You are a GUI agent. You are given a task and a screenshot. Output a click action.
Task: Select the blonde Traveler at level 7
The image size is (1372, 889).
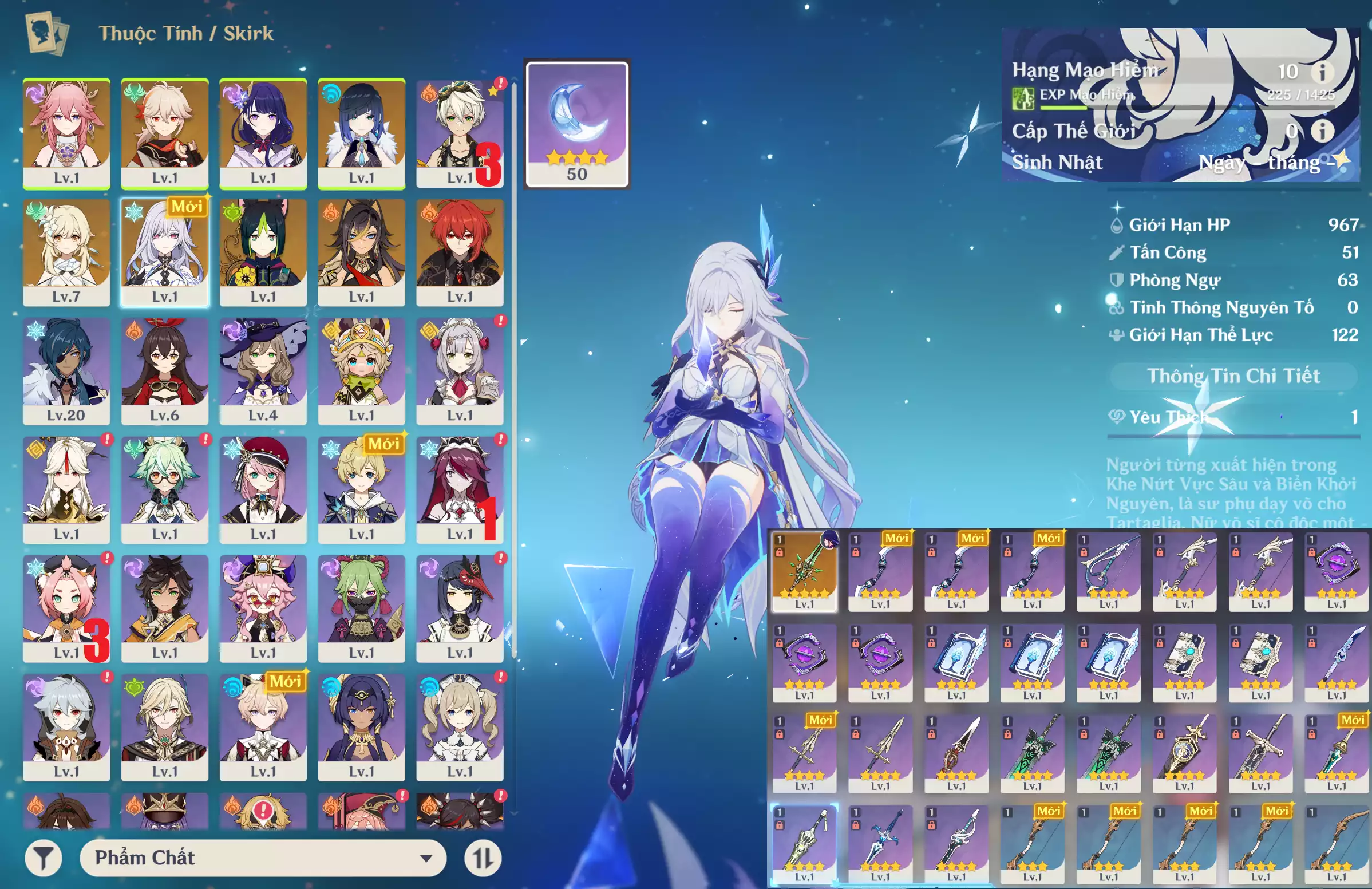[66, 252]
